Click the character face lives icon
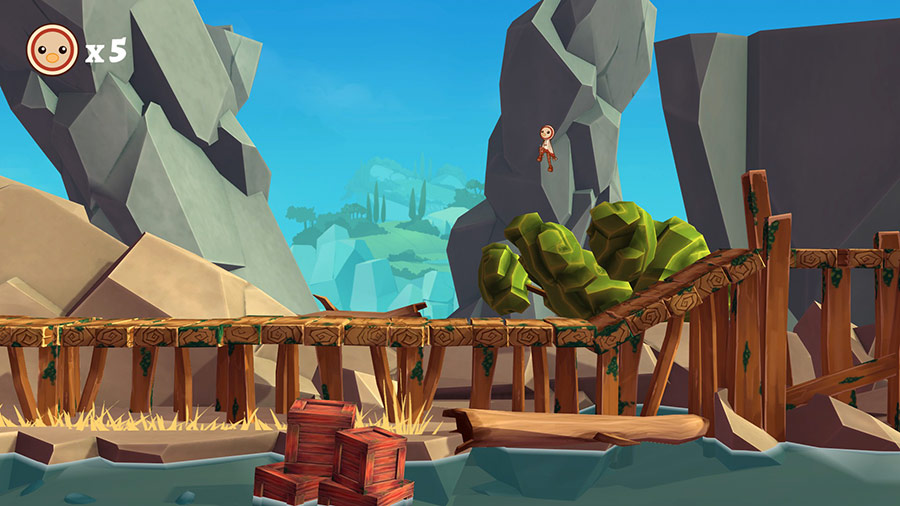Image resolution: width=900 pixels, height=506 pixels. click(52, 49)
